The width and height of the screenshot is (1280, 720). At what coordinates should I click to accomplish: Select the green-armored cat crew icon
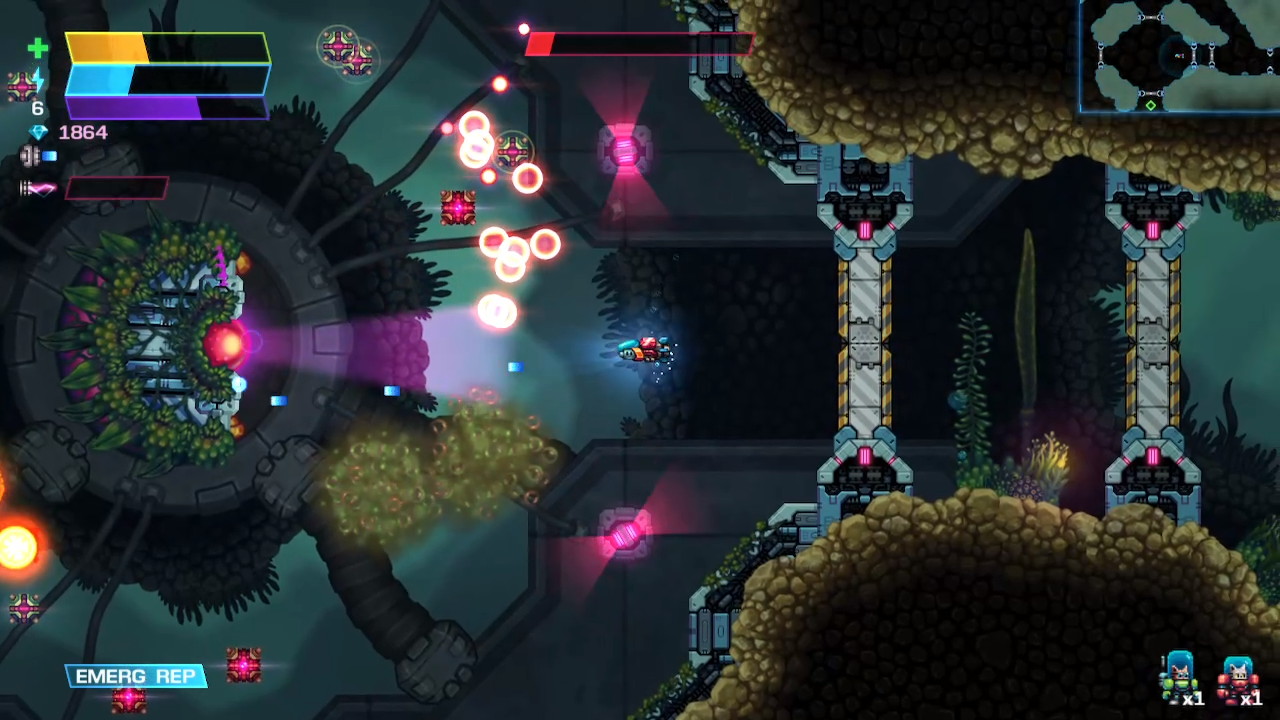point(1179,675)
